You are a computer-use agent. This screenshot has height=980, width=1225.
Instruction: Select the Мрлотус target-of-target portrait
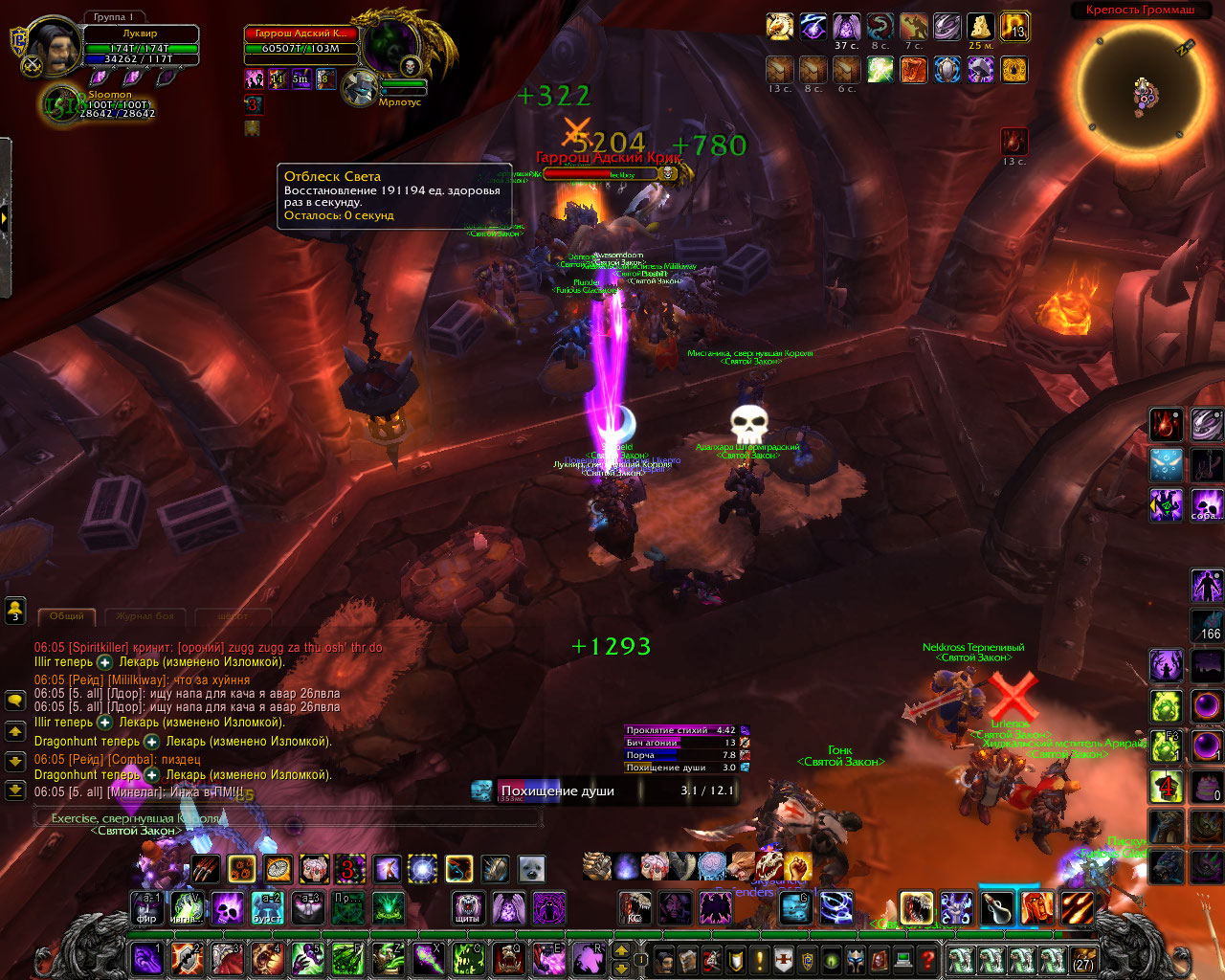[x=363, y=86]
